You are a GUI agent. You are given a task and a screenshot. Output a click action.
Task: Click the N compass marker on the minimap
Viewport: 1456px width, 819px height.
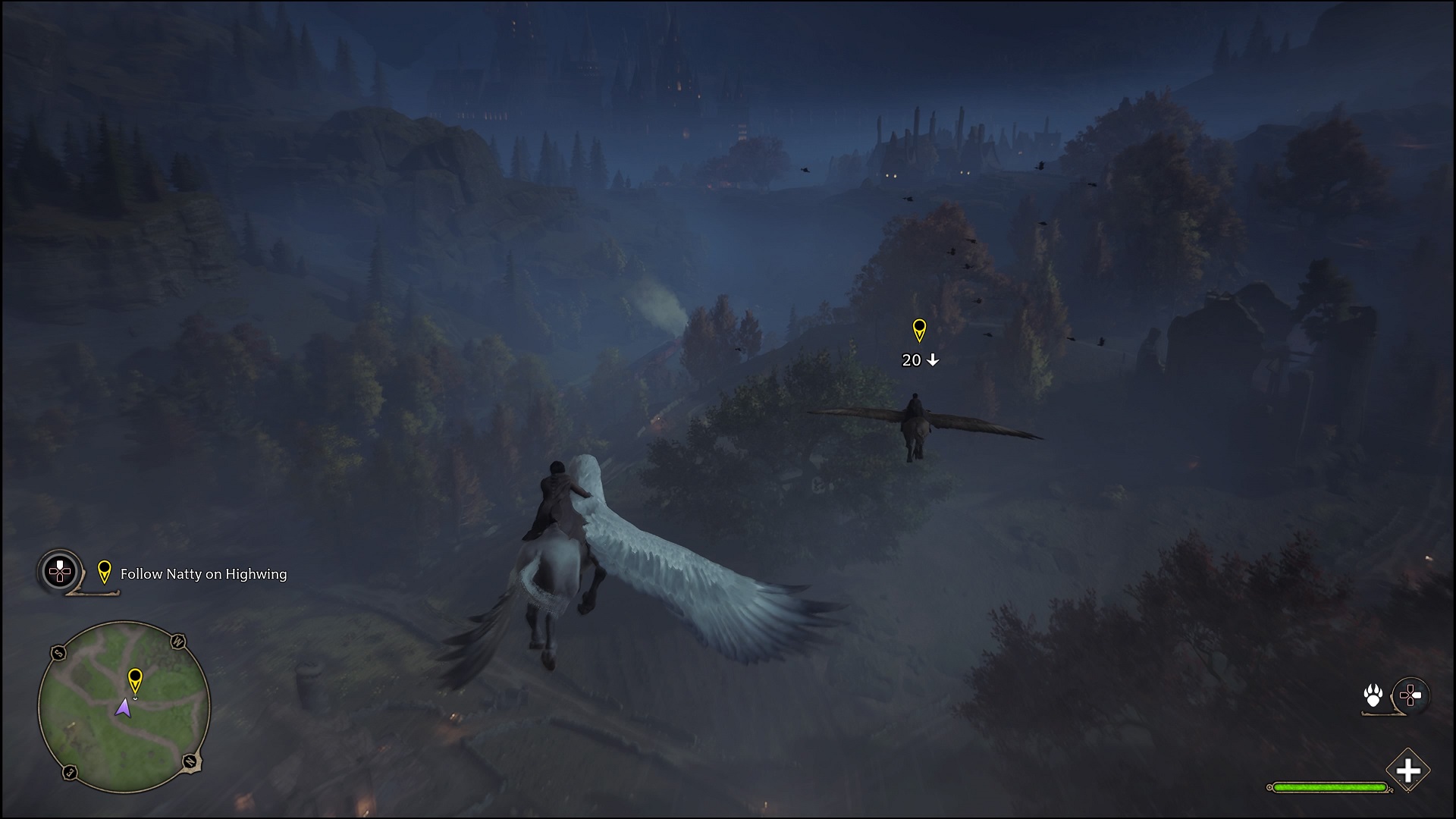click(x=190, y=761)
